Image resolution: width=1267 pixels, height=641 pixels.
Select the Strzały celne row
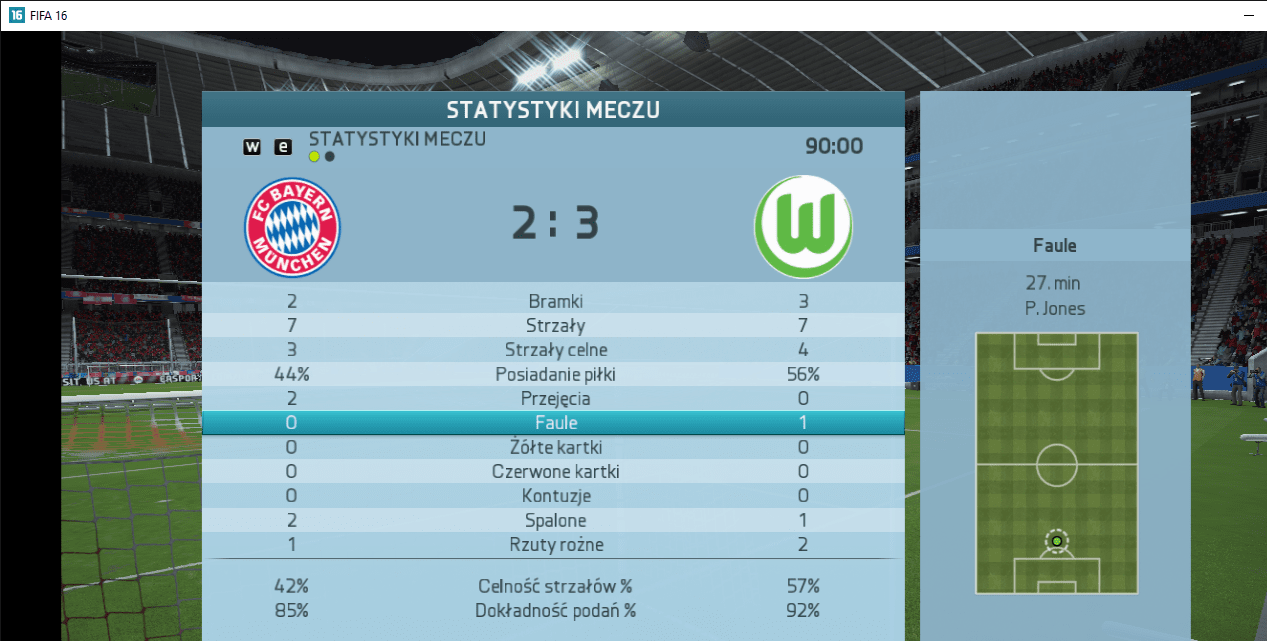click(555, 350)
